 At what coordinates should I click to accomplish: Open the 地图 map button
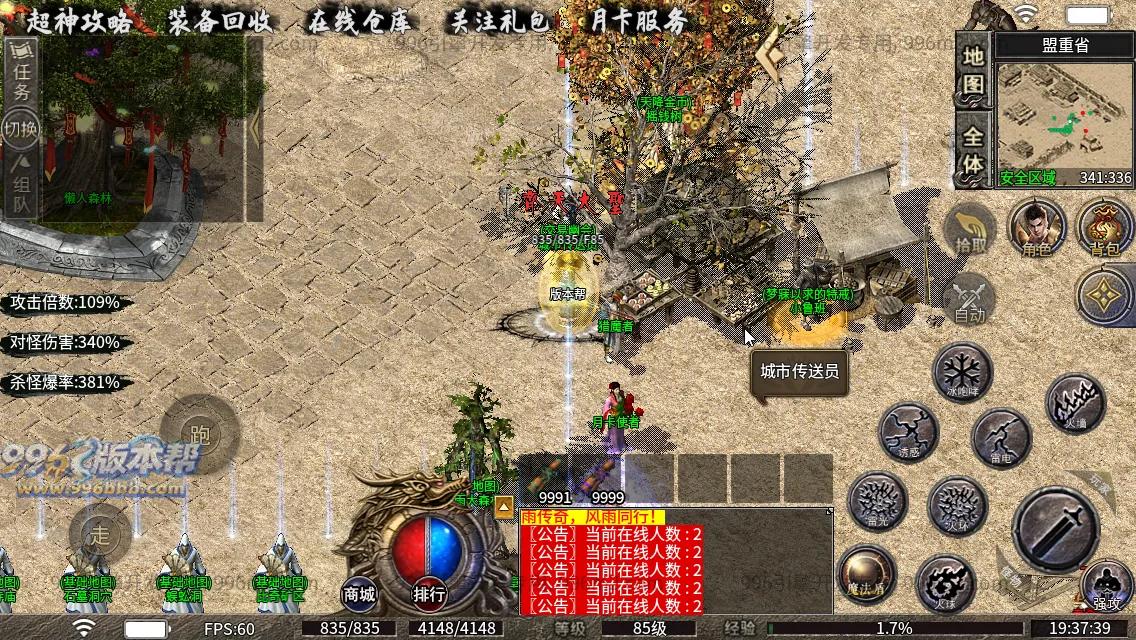click(x=974, y=68)
